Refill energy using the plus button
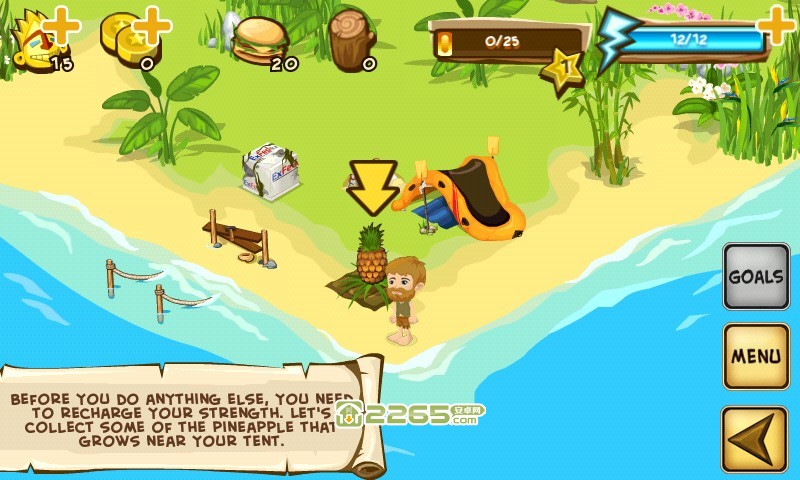Viewport: 800px width, 480px height. coord(778,24)
